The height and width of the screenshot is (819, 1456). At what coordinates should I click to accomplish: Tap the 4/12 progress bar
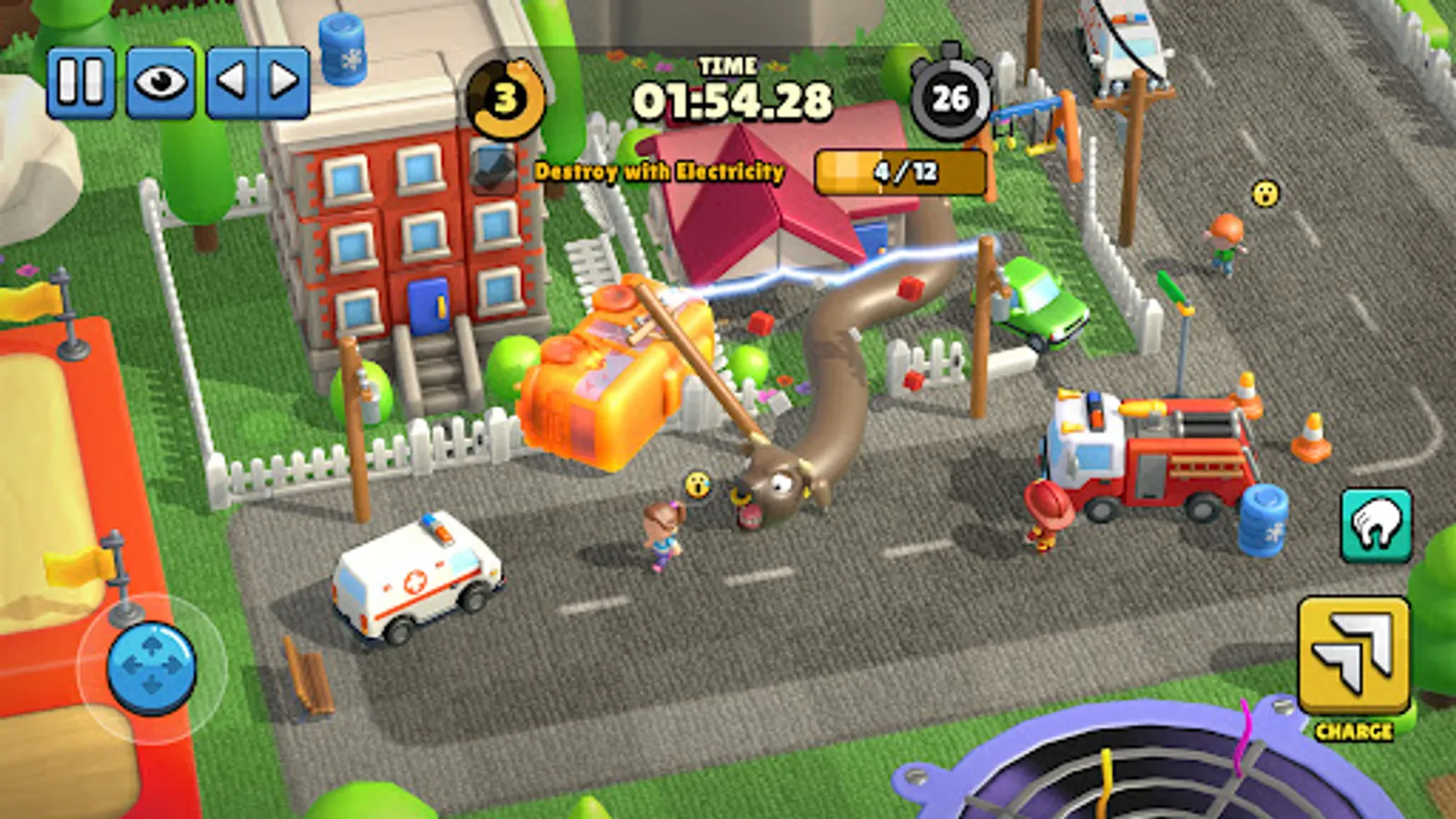[900, 172]
